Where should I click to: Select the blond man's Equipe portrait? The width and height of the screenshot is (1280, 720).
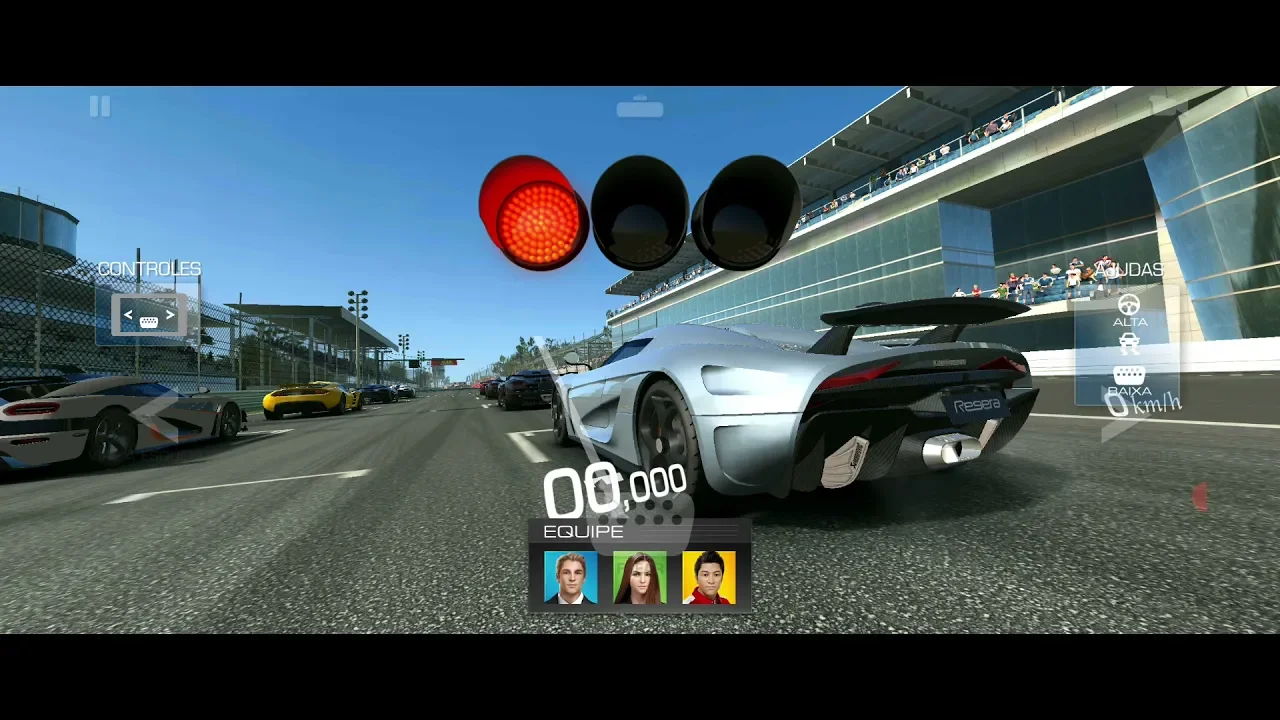570,578
